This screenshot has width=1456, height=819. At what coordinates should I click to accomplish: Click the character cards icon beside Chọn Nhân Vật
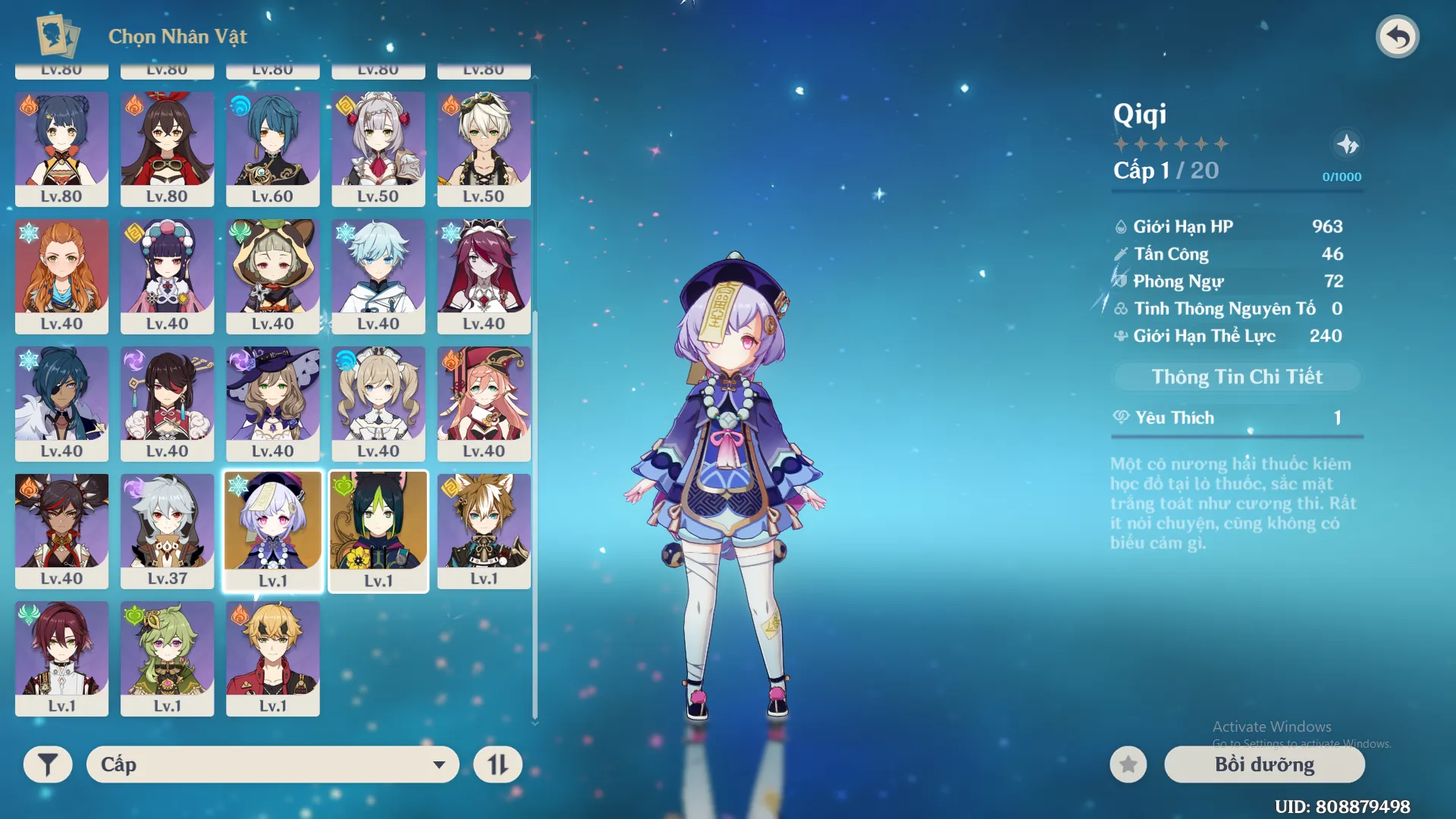pyautogui.click(x=53, y=34)
